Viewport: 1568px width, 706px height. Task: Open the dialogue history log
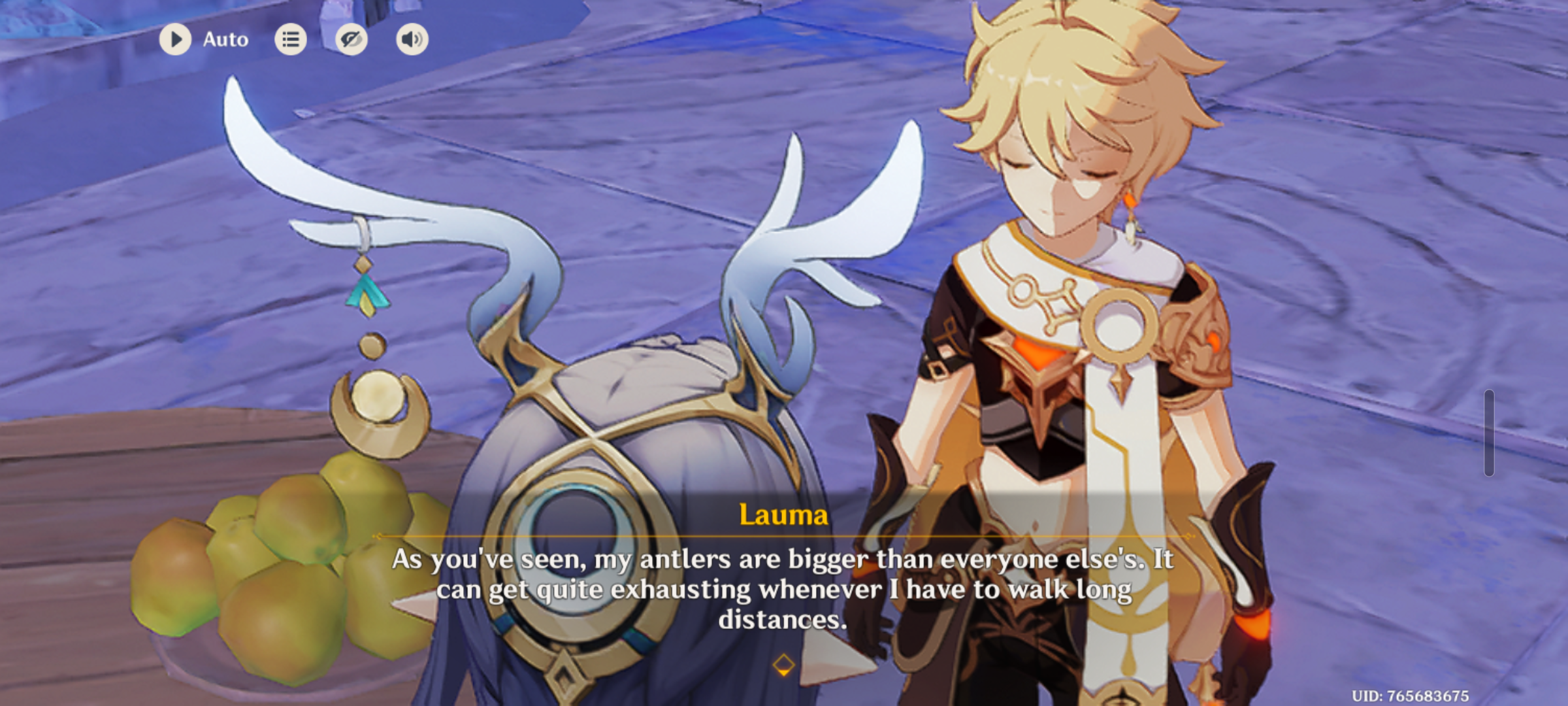click(x=291, y=40)
